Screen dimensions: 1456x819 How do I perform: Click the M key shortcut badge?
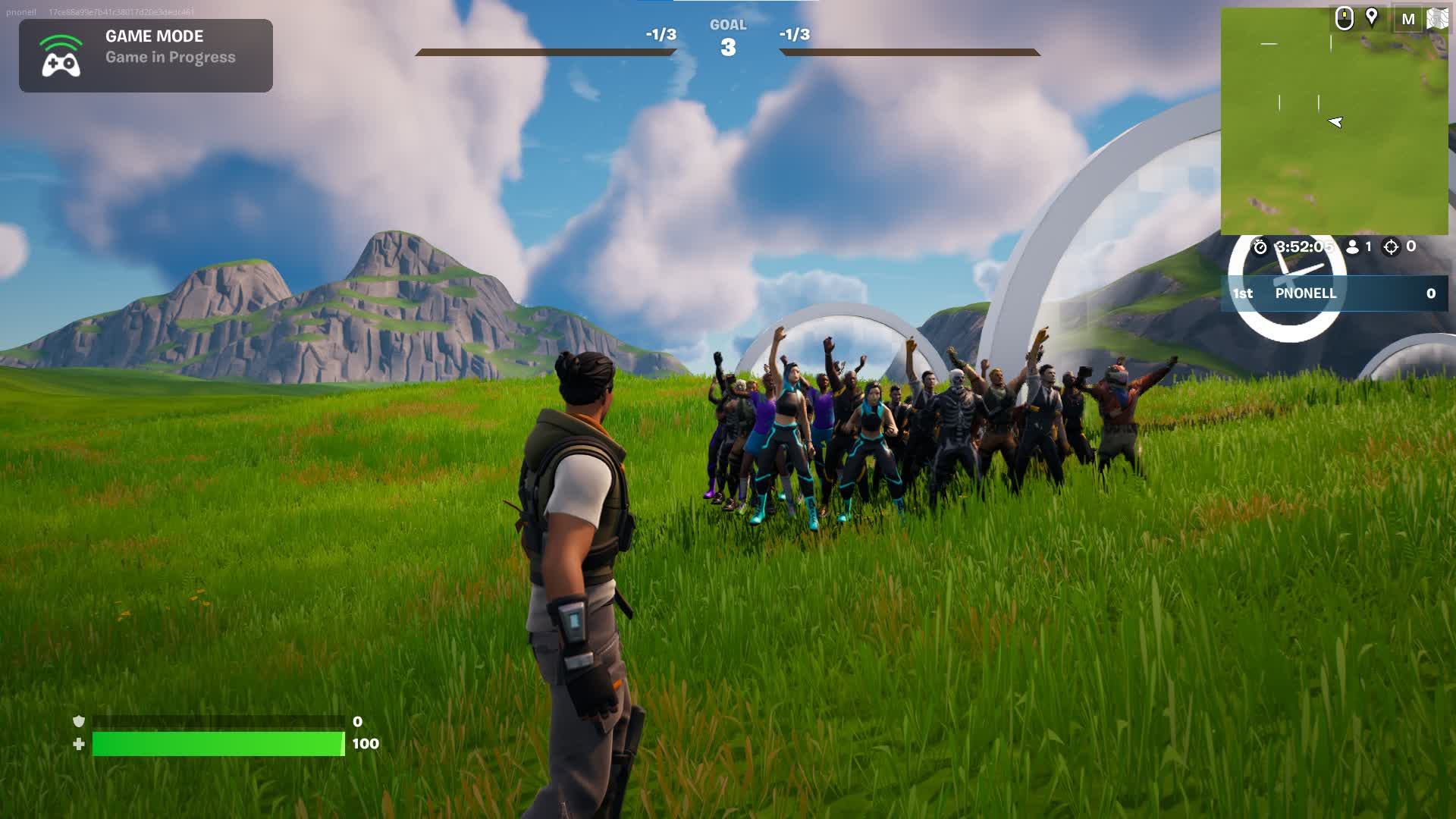1408,19
